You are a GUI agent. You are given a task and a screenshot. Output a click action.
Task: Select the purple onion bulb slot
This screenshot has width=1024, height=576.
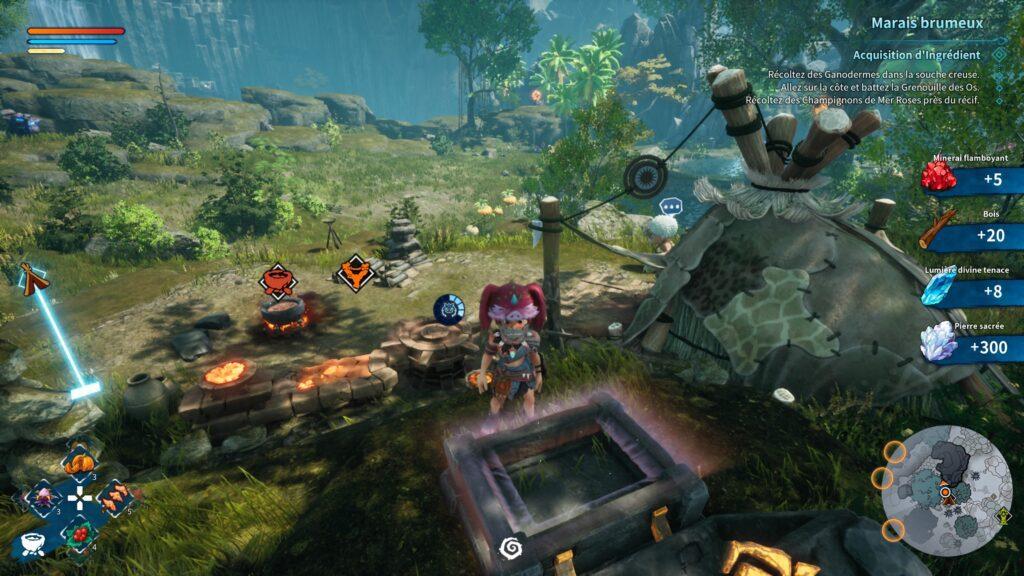pos(44,497)
